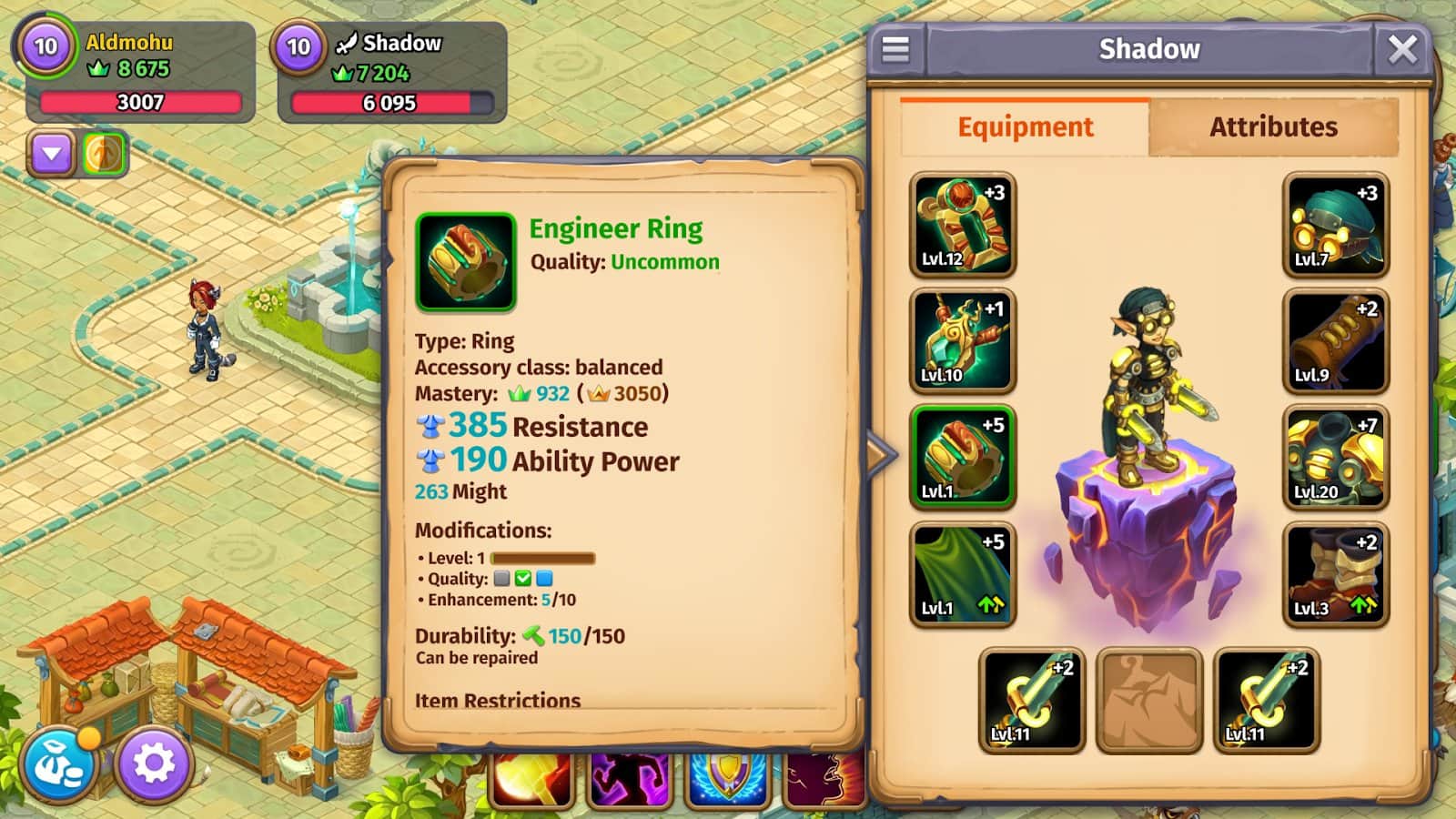
Task: Click the orange buff icon under Aldmohu
Action: [x=104, y=154]
